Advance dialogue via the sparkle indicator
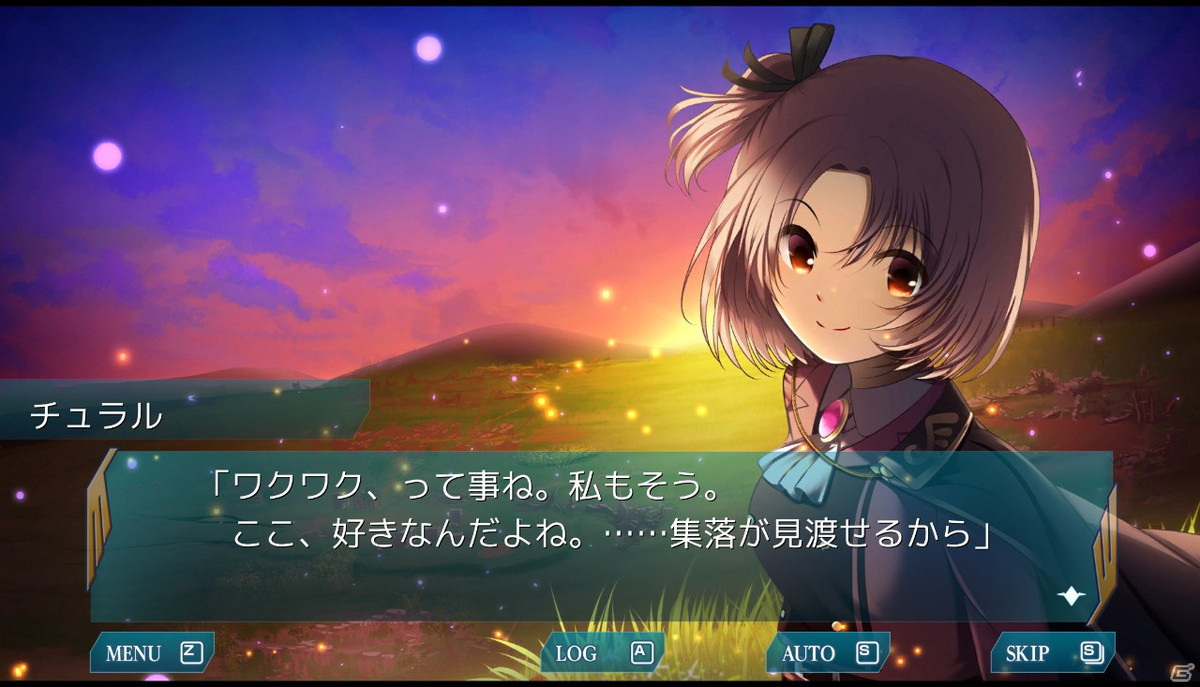Screen dimensions: 1200x687 [1071, 596]
